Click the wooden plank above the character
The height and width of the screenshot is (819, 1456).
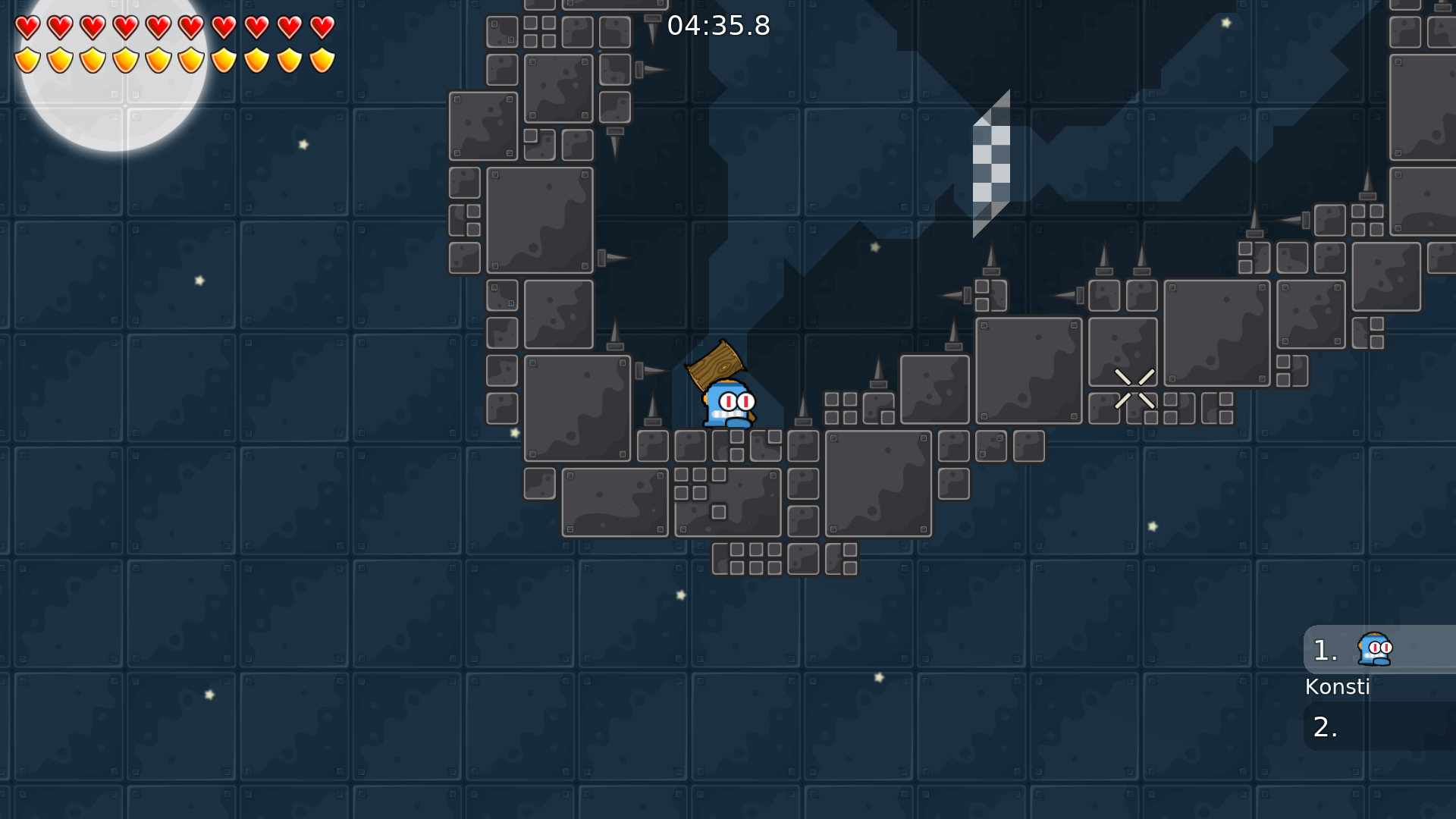point(716,364)
